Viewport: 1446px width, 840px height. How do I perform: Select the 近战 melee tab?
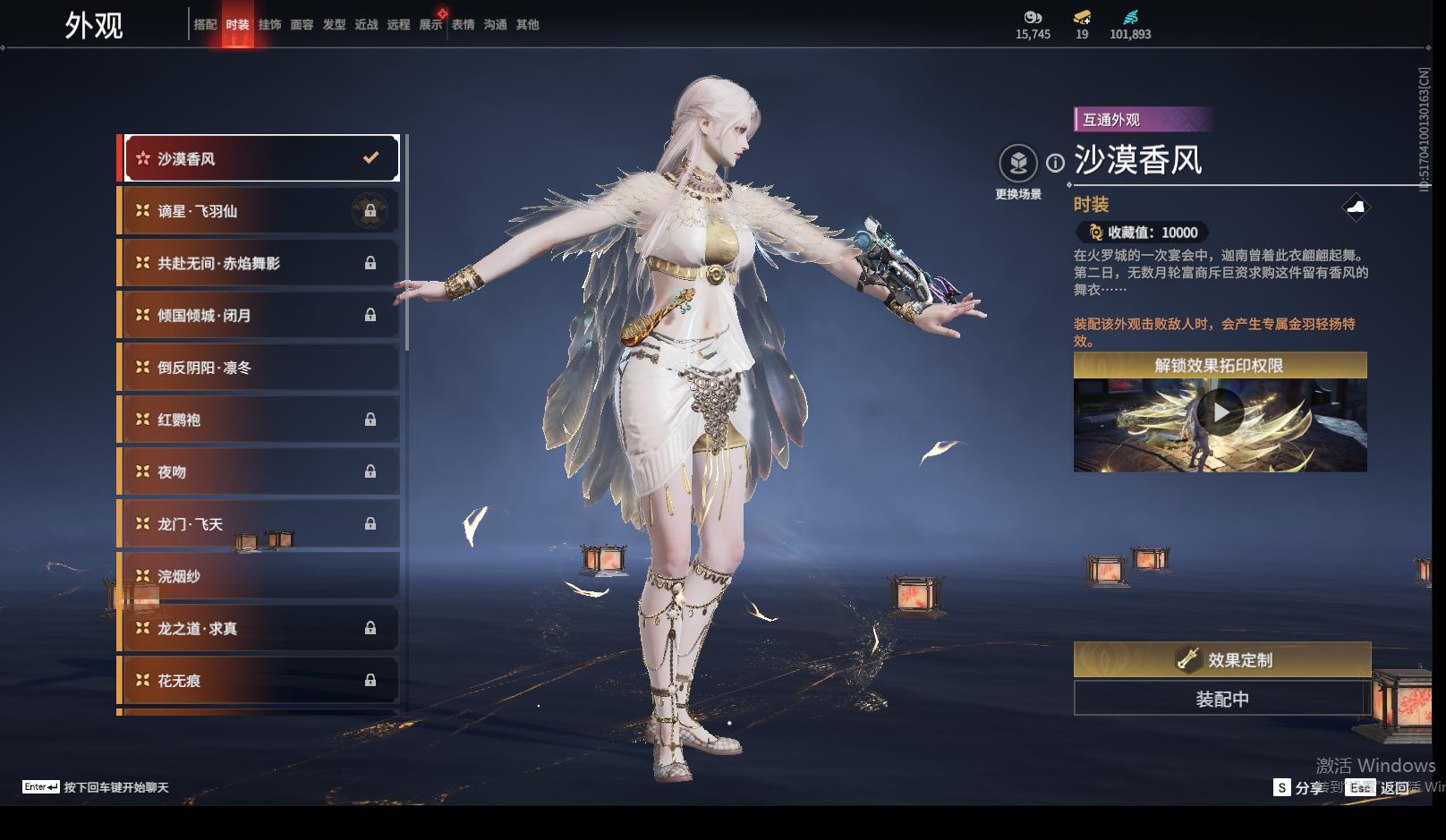pyautogui.click(x=366, y=25)
